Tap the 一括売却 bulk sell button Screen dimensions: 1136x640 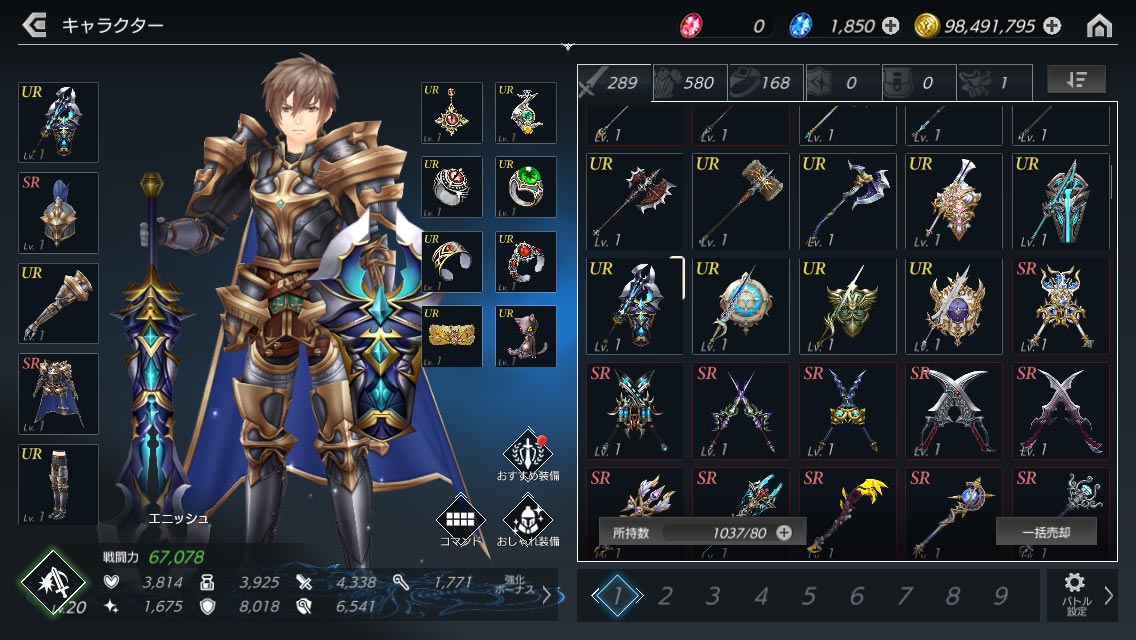click(x=1046, y=532)
